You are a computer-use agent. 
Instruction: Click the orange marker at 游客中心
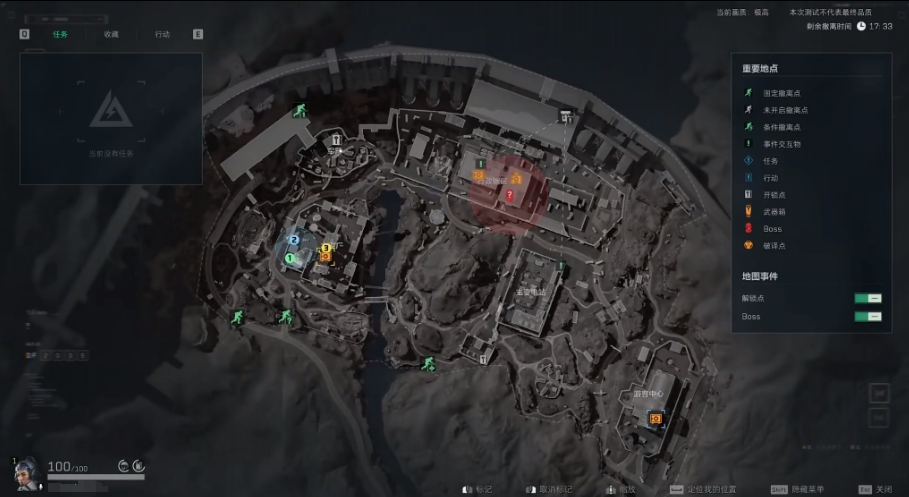coord(656,420)
